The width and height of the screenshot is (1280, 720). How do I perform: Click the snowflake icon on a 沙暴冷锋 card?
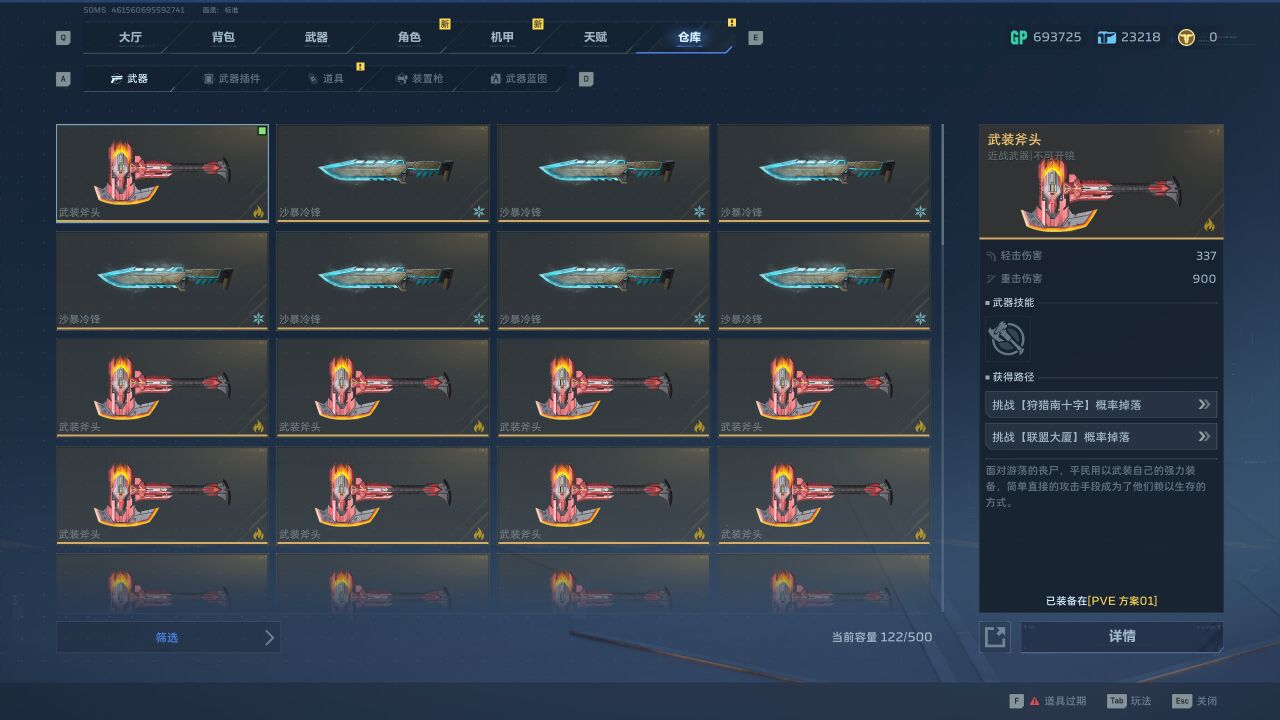point(478,212)
